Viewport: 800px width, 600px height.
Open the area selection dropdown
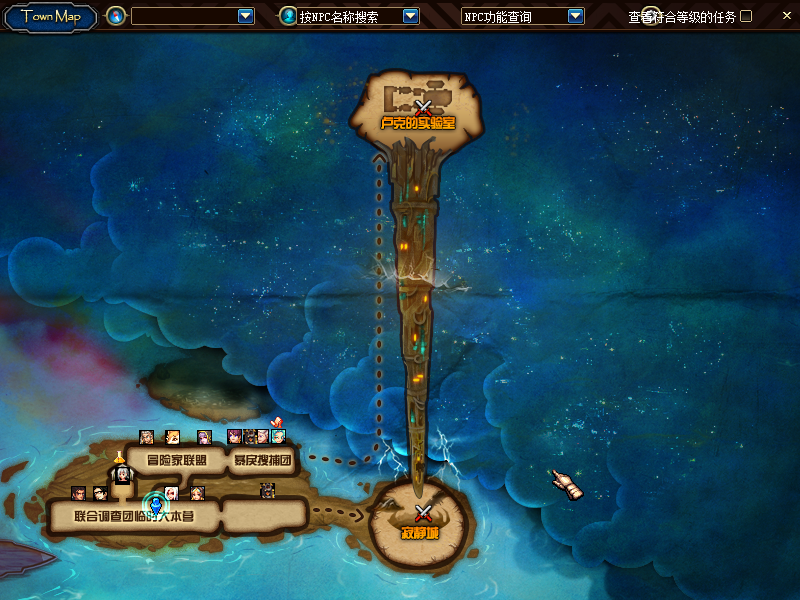[246, 16]
